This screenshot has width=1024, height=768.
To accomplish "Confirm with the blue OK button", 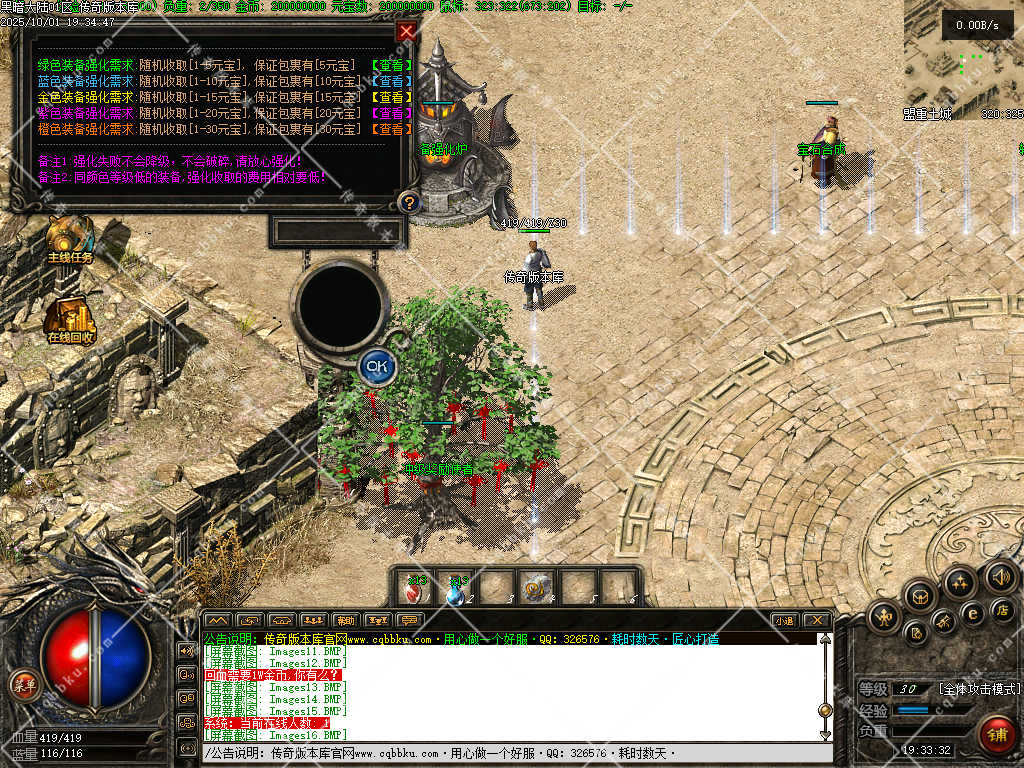I will pyautogui.click(x=376, y=366).
